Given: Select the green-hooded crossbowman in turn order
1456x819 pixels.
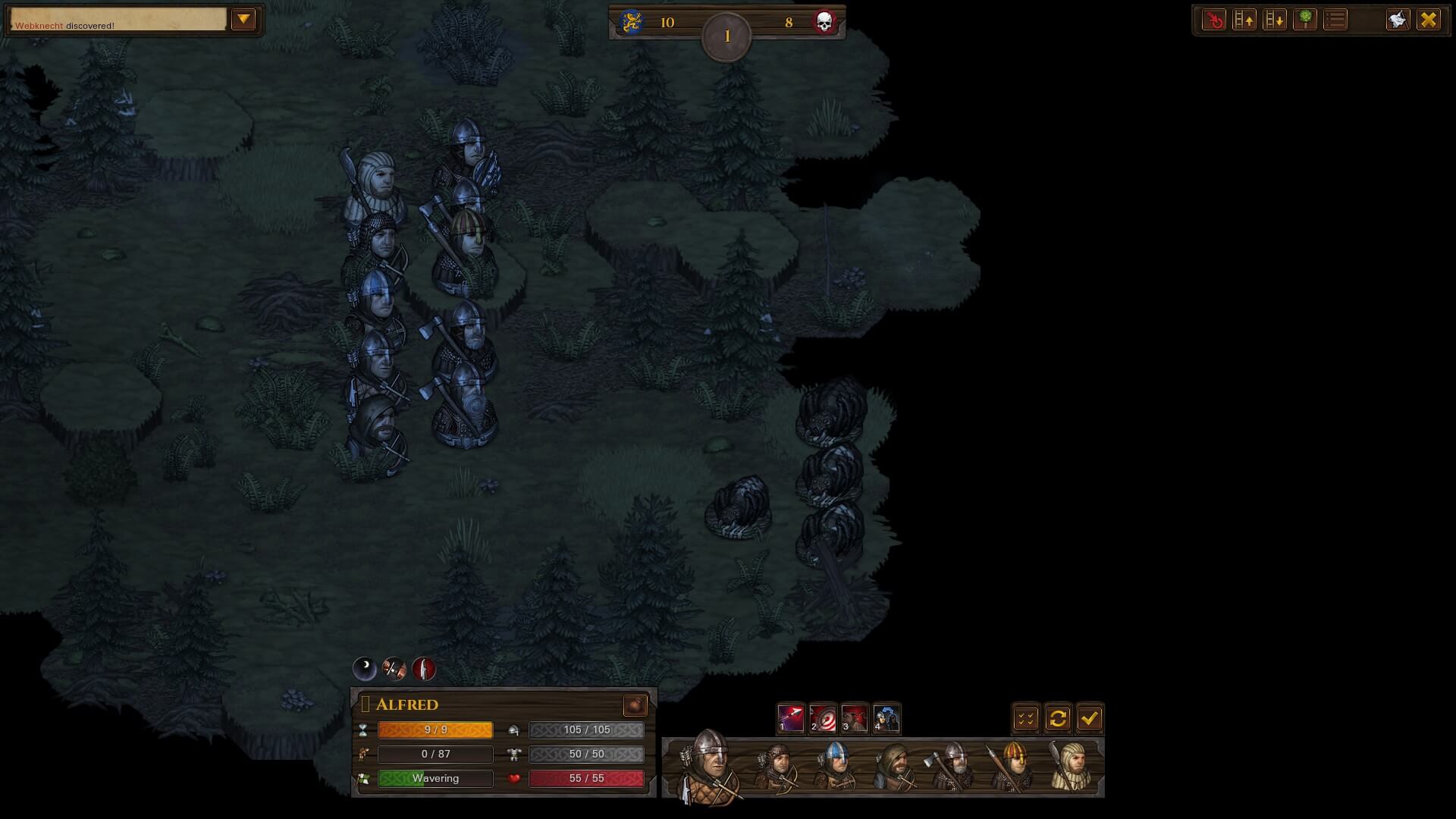Looking at the screenshot, I should pyautogui.click(x=894, y=767).
